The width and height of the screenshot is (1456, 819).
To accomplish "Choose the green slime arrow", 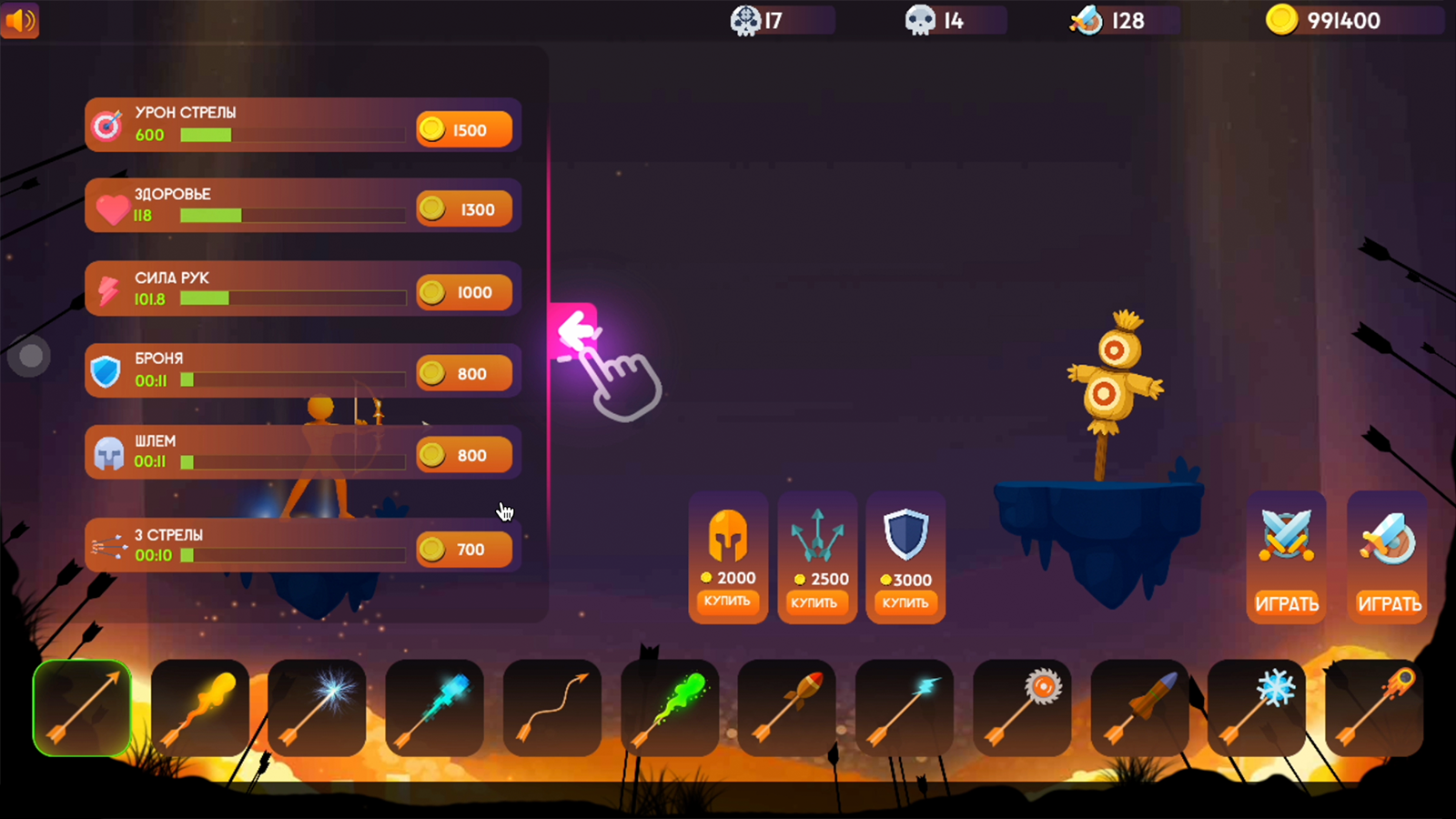I will pos(670,708).
